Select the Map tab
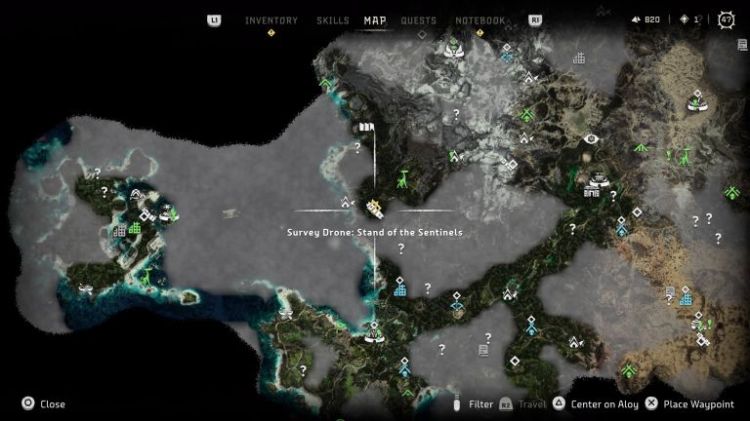Viewport: 750px width, 421px height. [x=375, y=20]
